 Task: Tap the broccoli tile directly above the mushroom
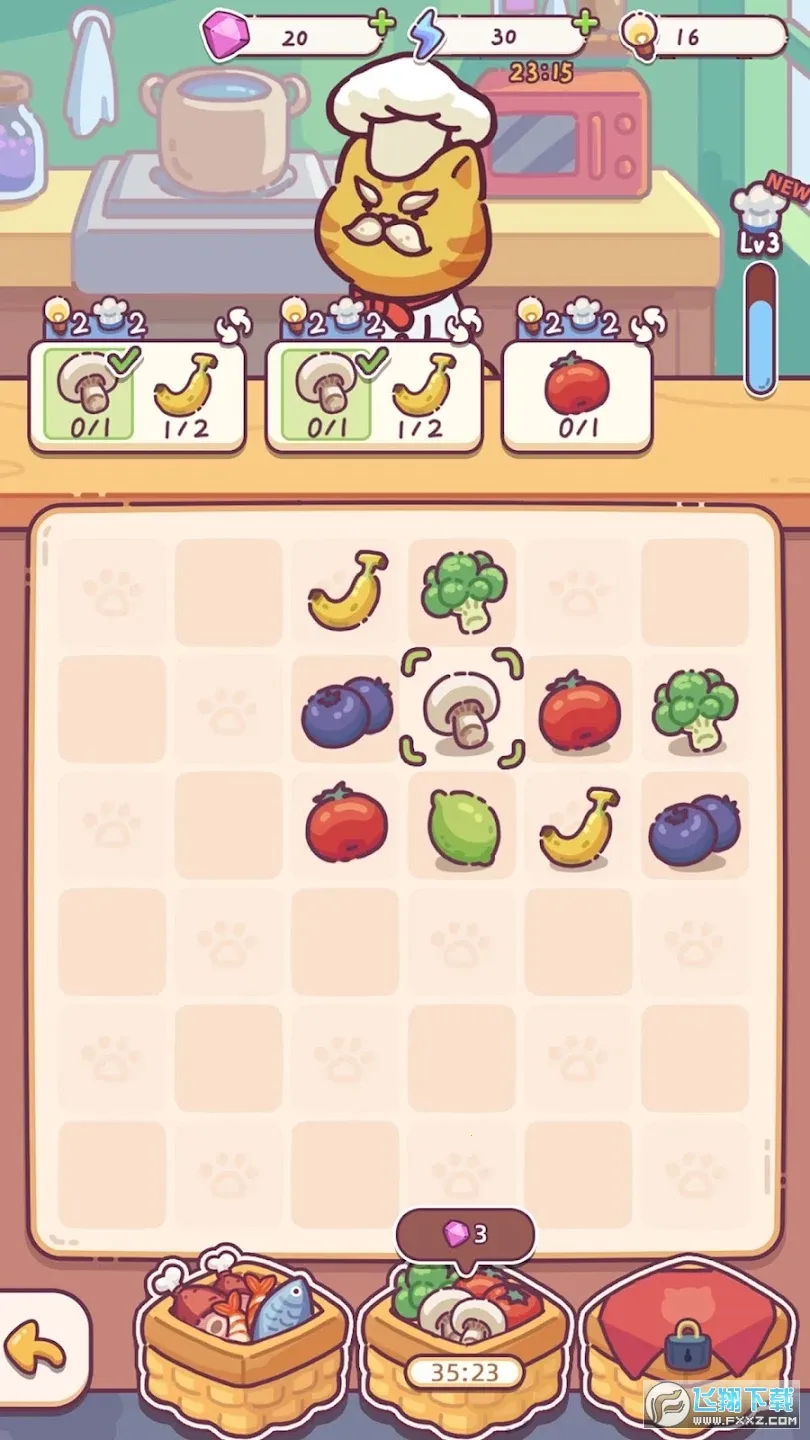point(462,591)
